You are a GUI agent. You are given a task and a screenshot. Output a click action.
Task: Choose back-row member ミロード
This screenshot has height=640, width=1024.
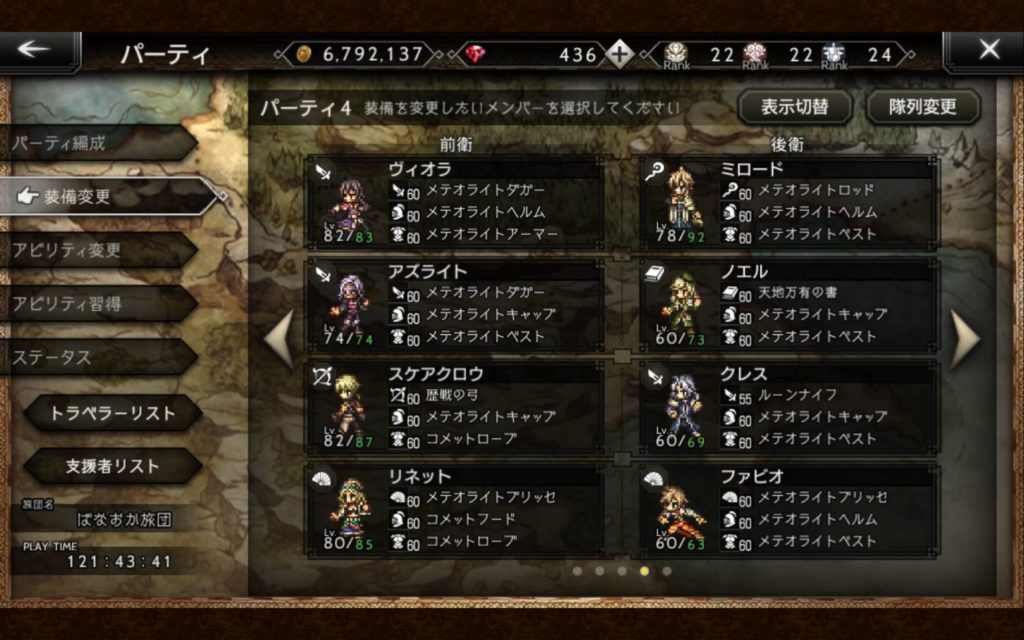click(788, 203)
